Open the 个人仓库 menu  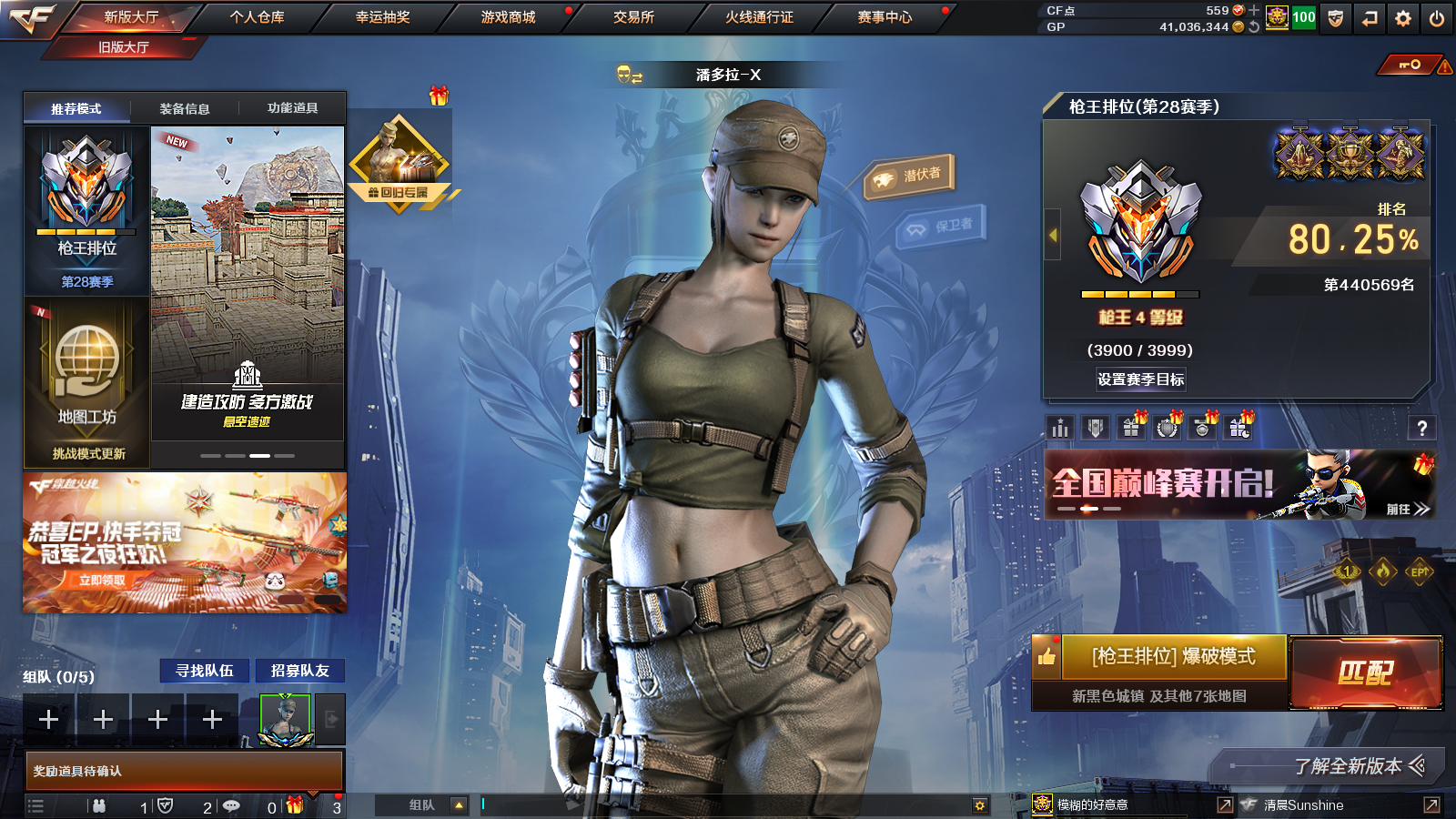tap(258, 17)
